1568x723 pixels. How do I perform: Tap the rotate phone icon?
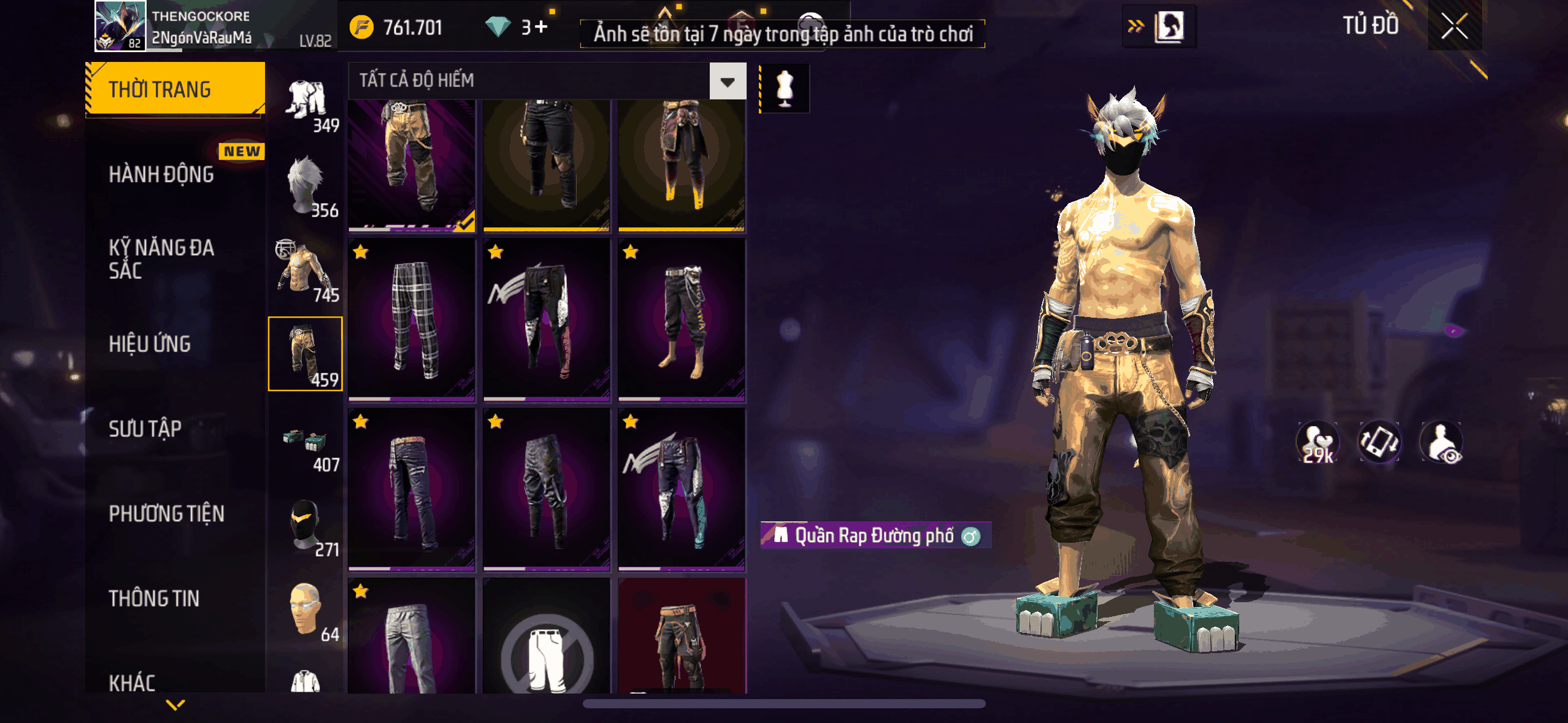coord(1379,442)
